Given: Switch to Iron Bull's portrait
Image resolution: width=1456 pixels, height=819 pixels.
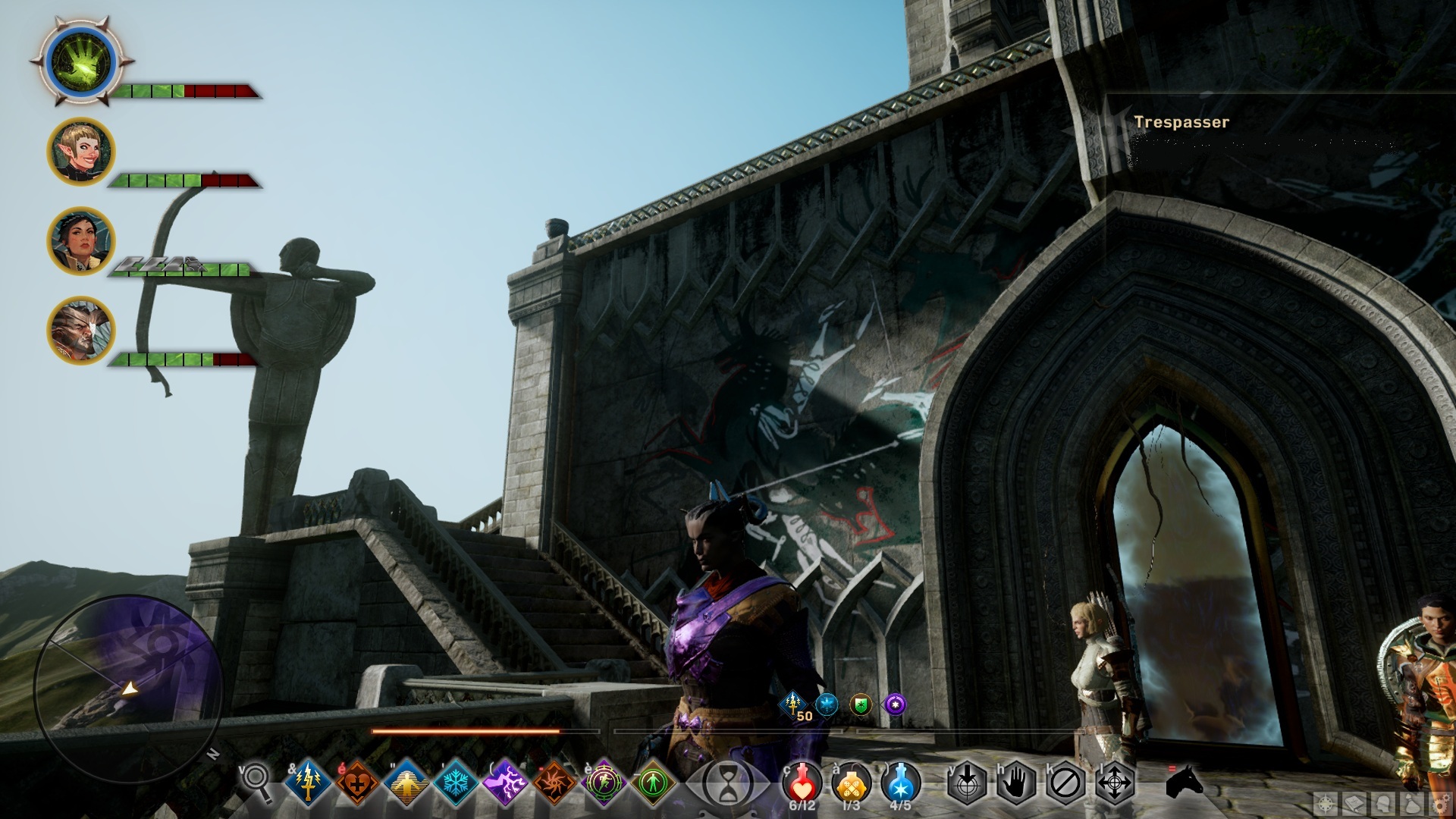Looking at the screenshot, I should click(81, 331).
